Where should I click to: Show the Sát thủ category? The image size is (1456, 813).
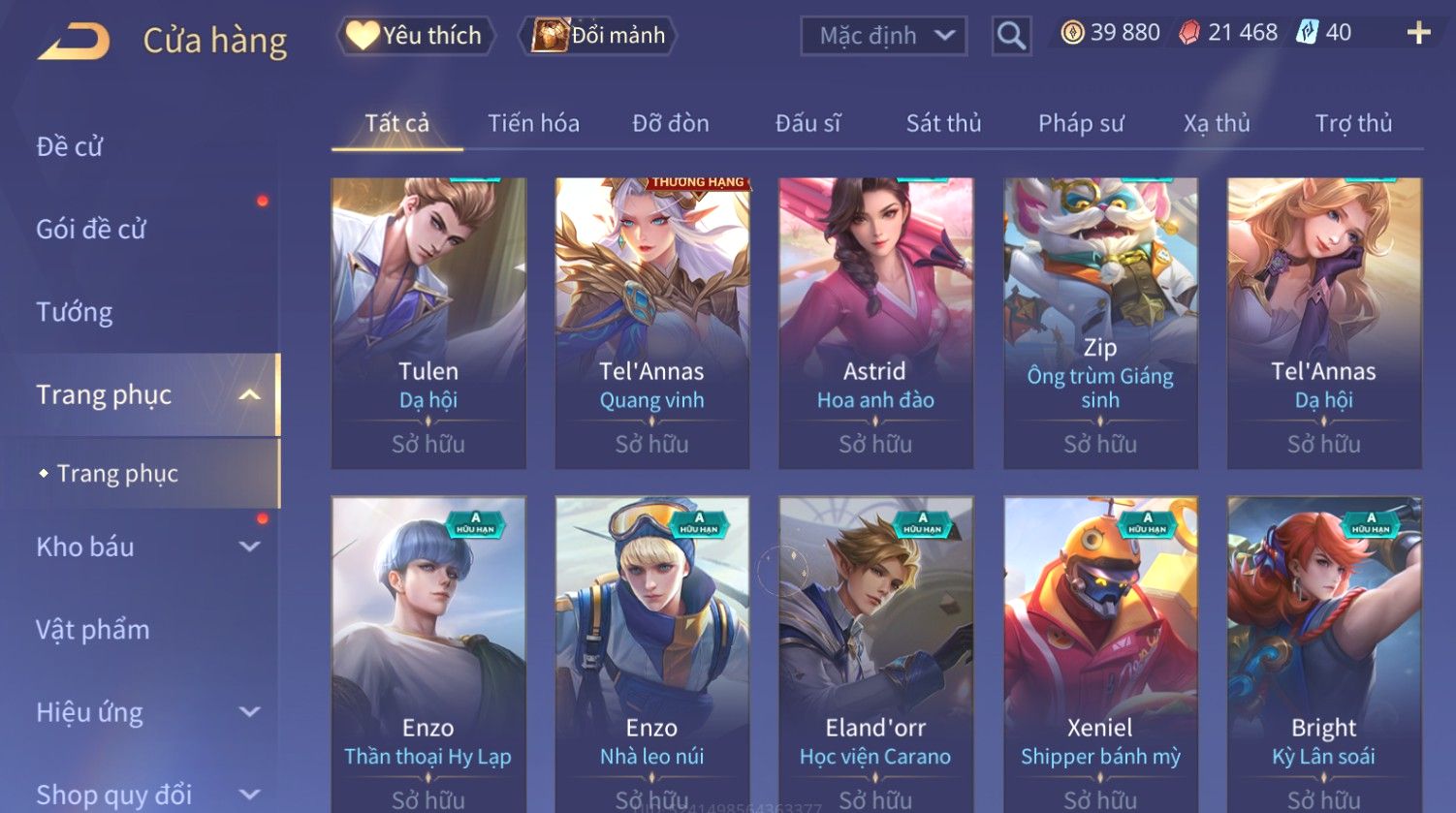pos(943,123)
